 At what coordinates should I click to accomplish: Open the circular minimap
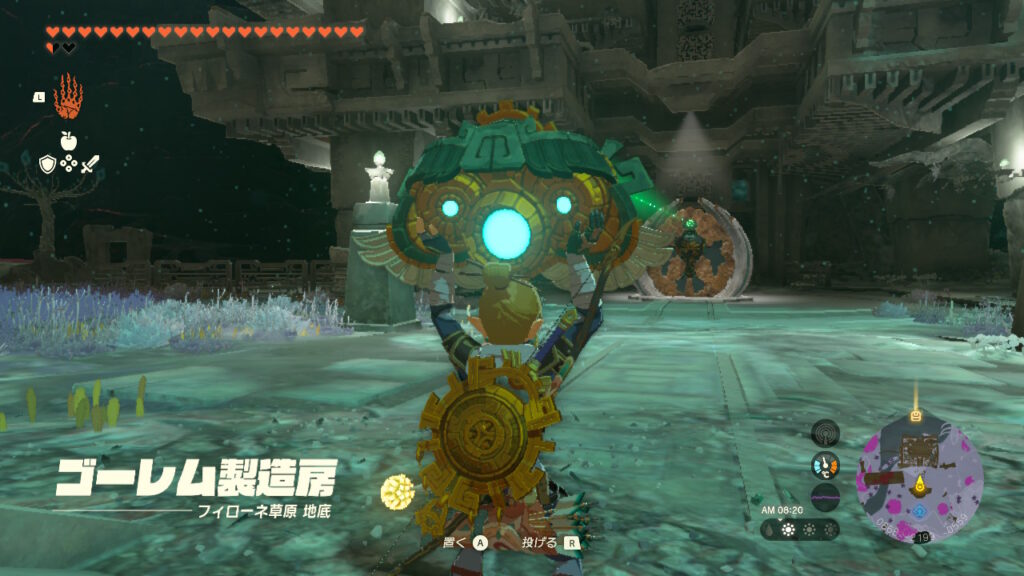[920, 482]
